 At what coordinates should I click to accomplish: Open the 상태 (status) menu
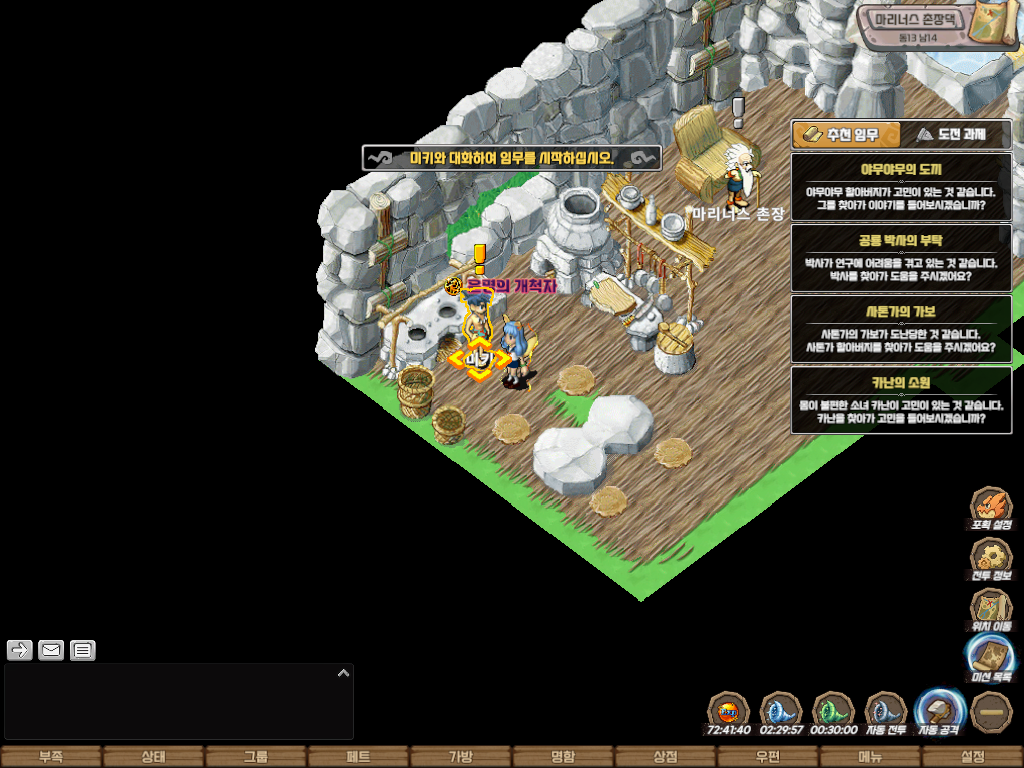click(153, 757)
